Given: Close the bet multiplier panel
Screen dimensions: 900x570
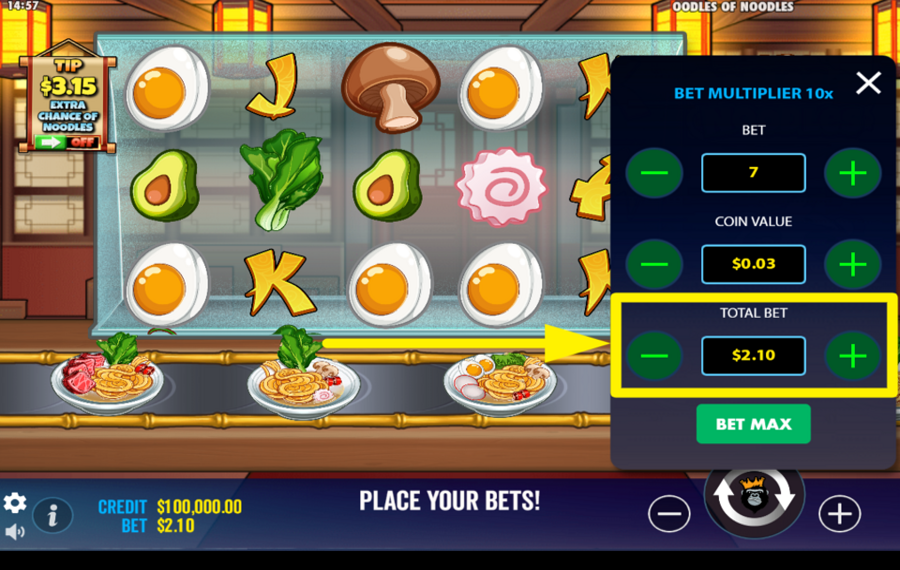Looking at the screenshot, I should coord(868,83).
